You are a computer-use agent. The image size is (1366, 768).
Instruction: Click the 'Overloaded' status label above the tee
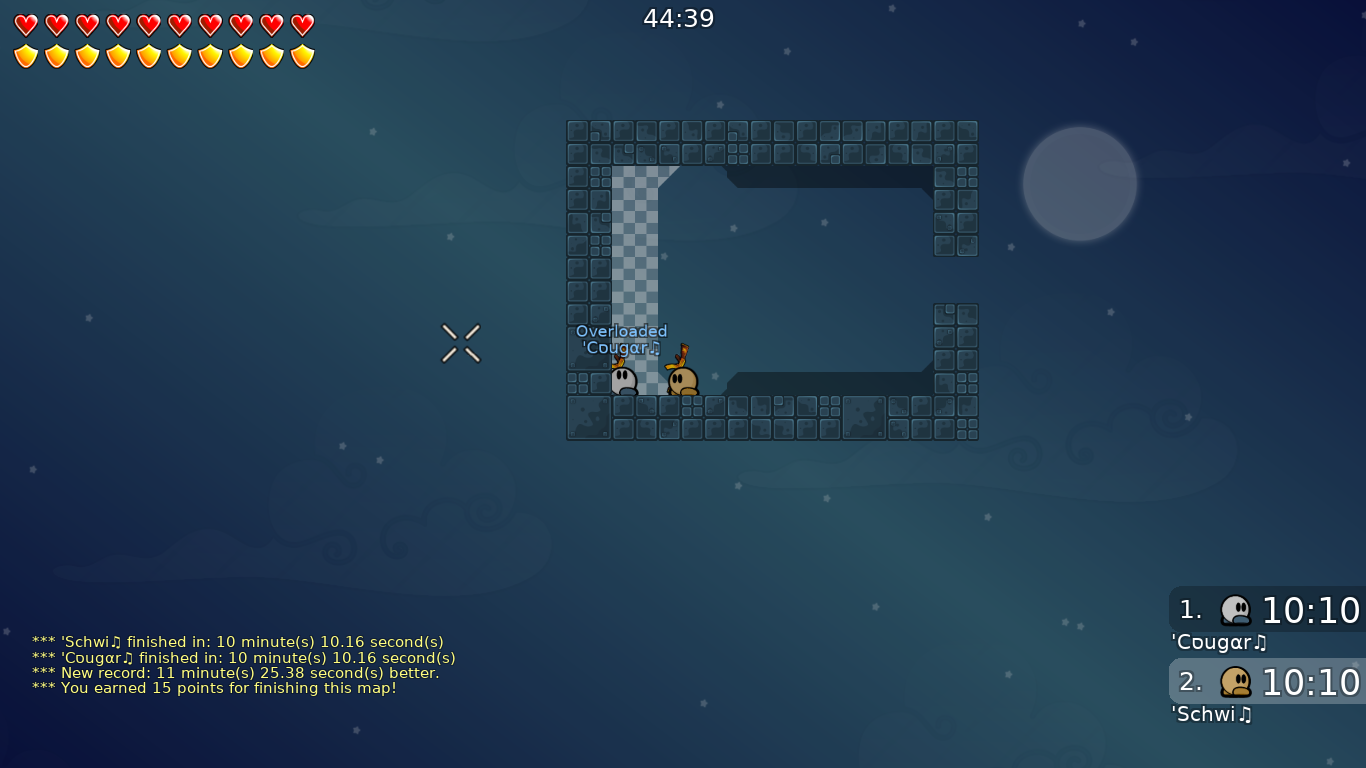pos(621,330)
